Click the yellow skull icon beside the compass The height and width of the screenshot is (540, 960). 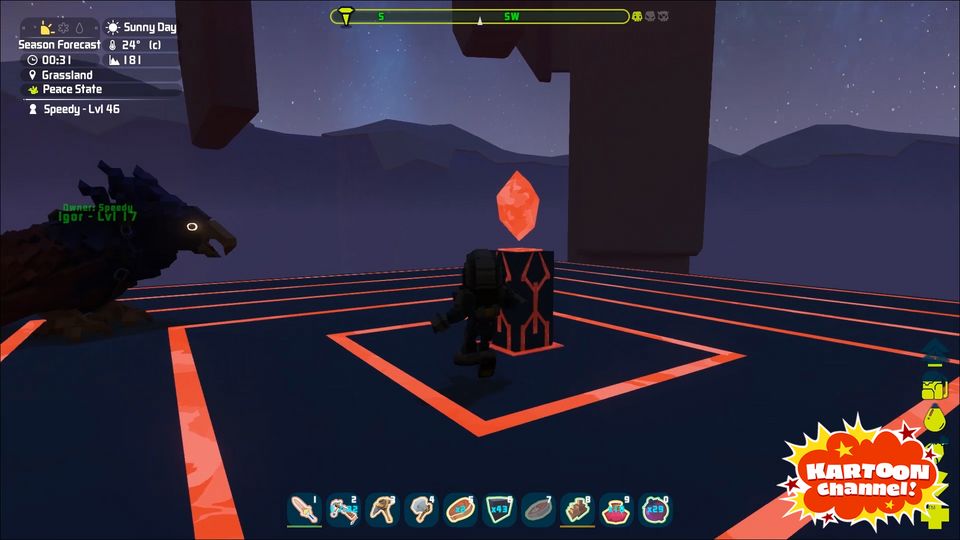coord(637,16)
